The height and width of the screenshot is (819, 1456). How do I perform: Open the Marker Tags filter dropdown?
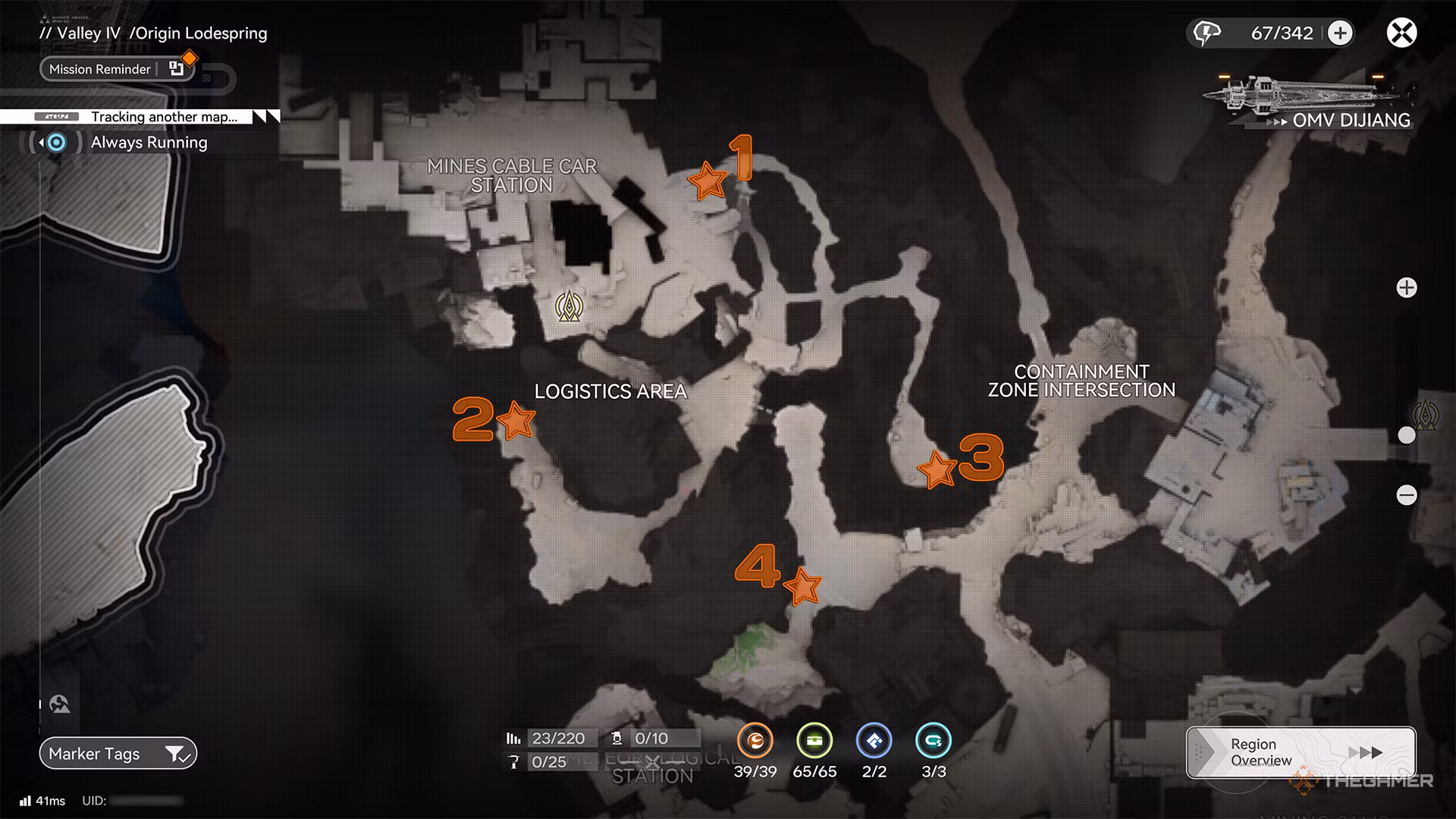[176, 753]
